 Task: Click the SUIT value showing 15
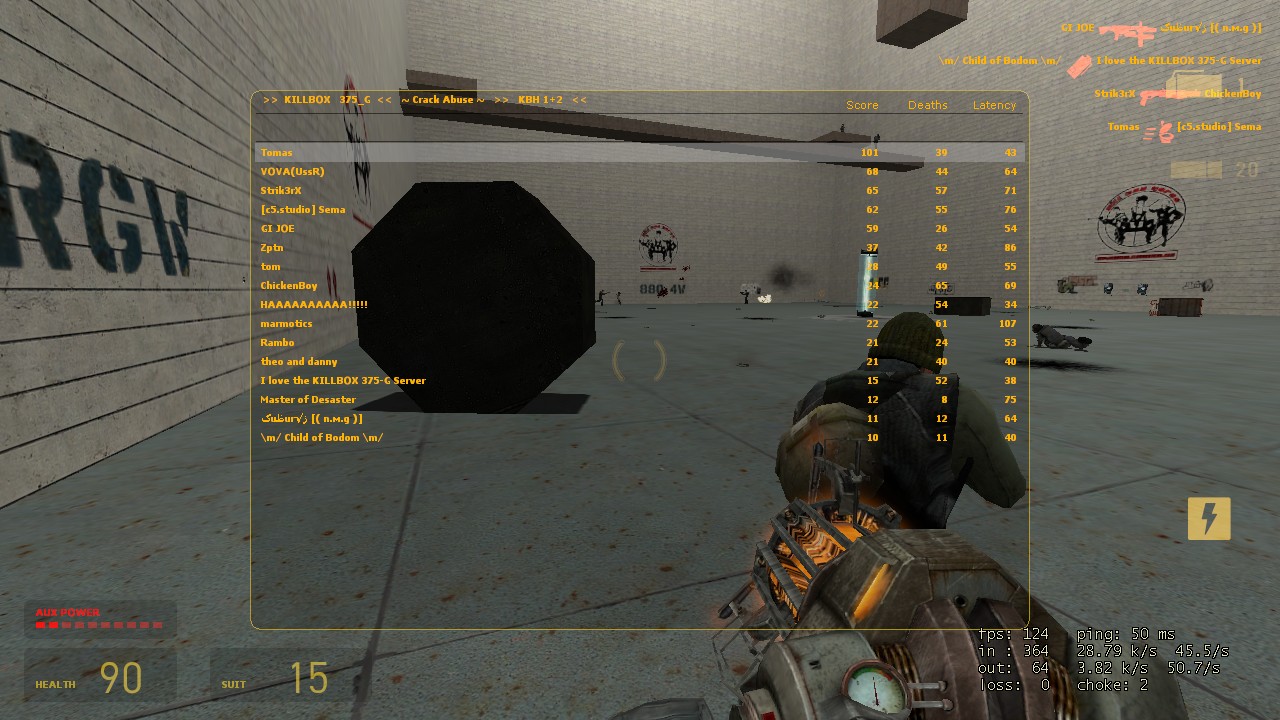(x=310, y=678)
